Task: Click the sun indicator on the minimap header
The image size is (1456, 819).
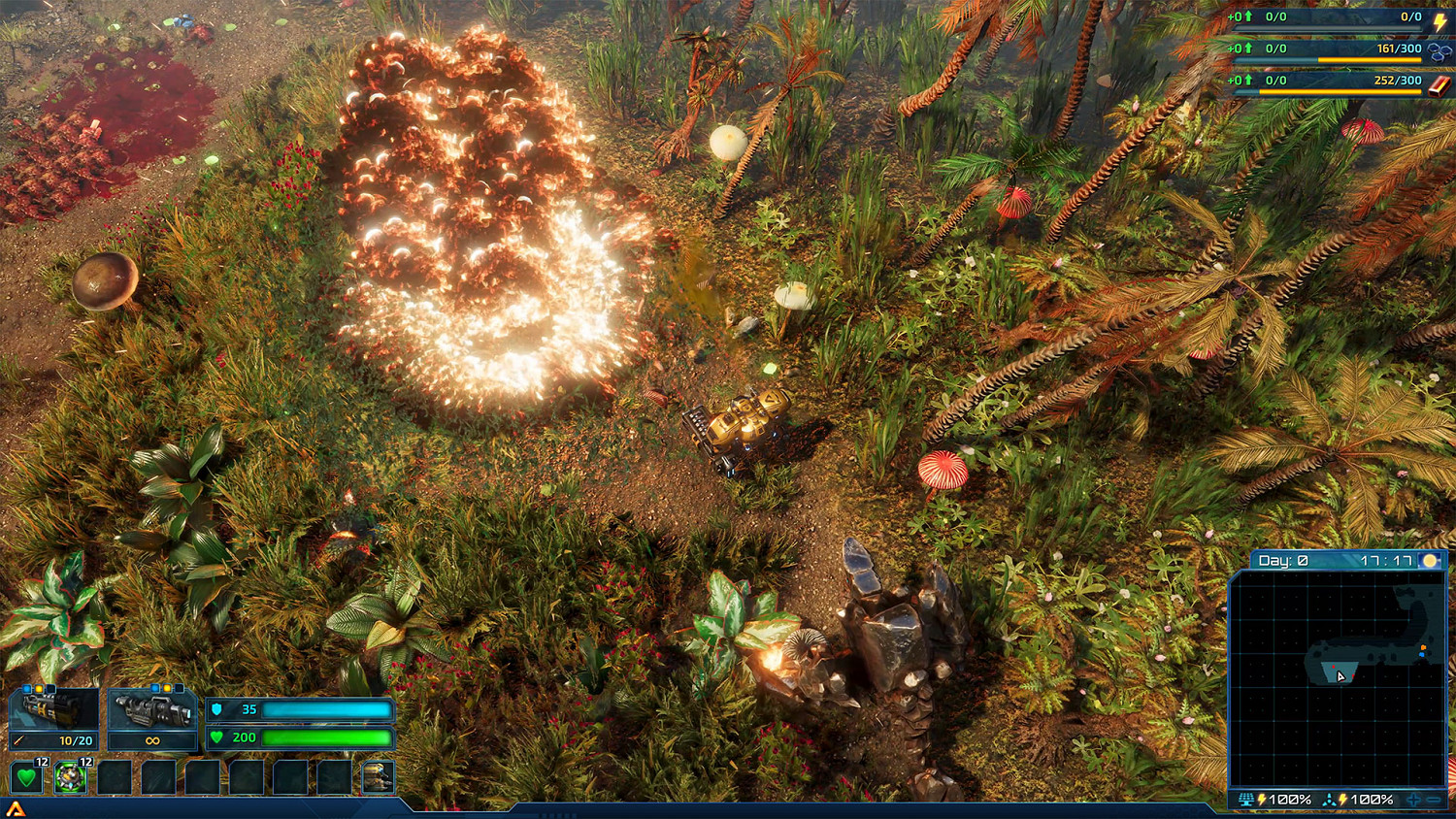Action: point(1430,561)
